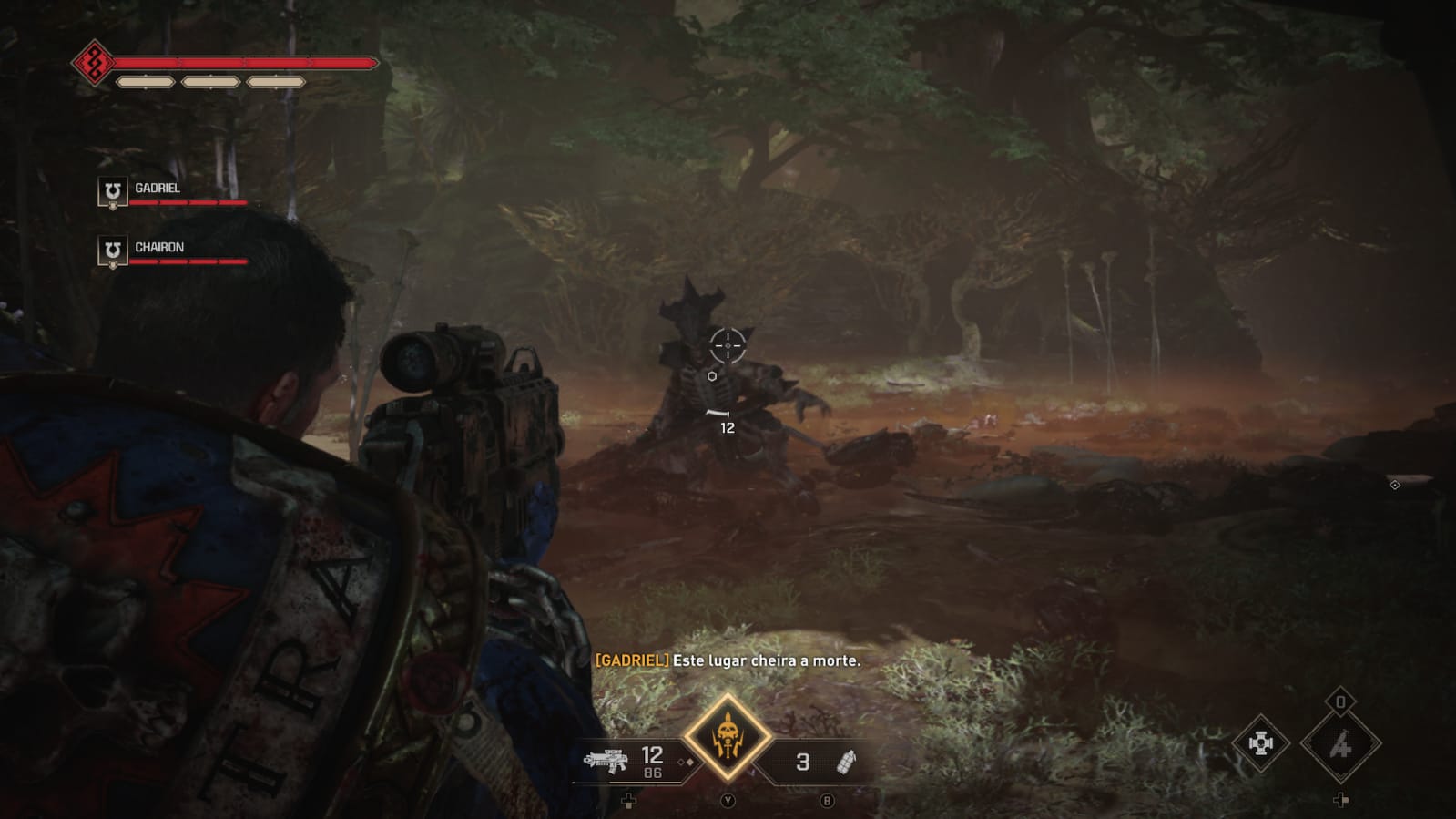1456x819 pixels.
Task: Activate the golden skull ability icon
Action: [x=728, y=738]
